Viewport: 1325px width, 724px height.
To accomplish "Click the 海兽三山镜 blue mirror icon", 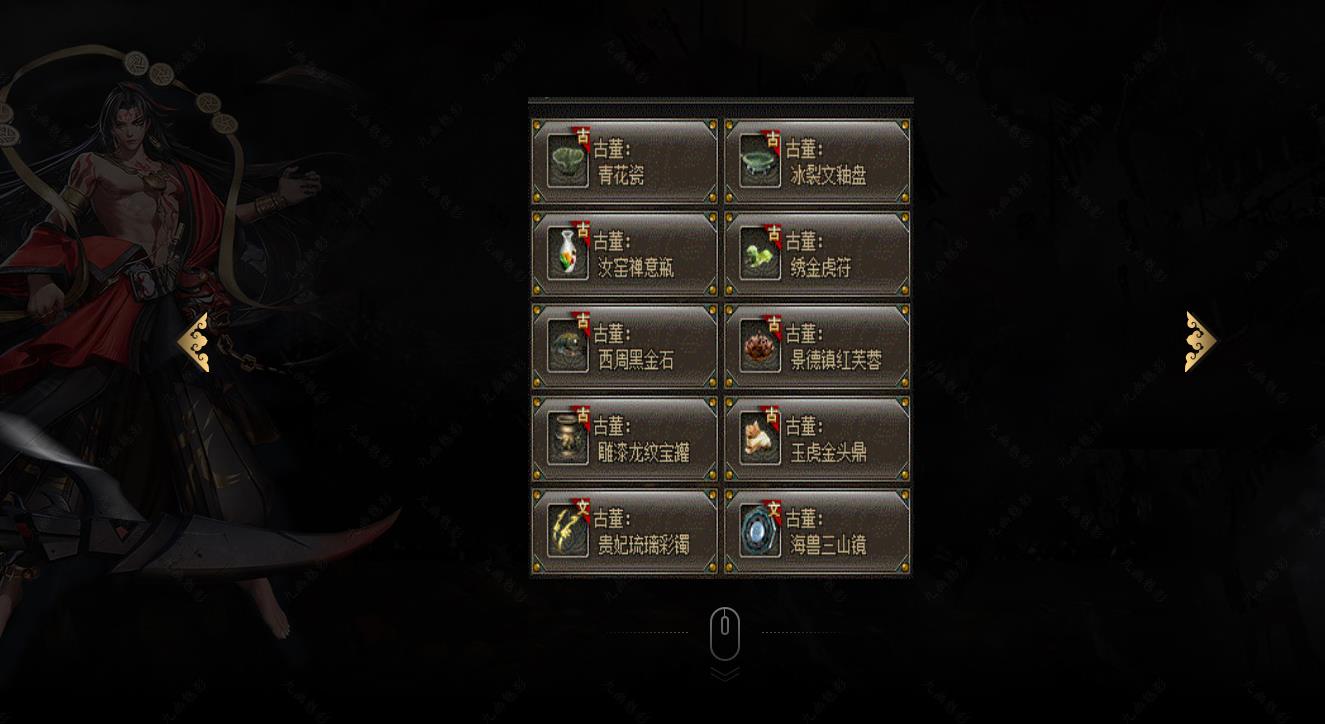I will 761,530.
